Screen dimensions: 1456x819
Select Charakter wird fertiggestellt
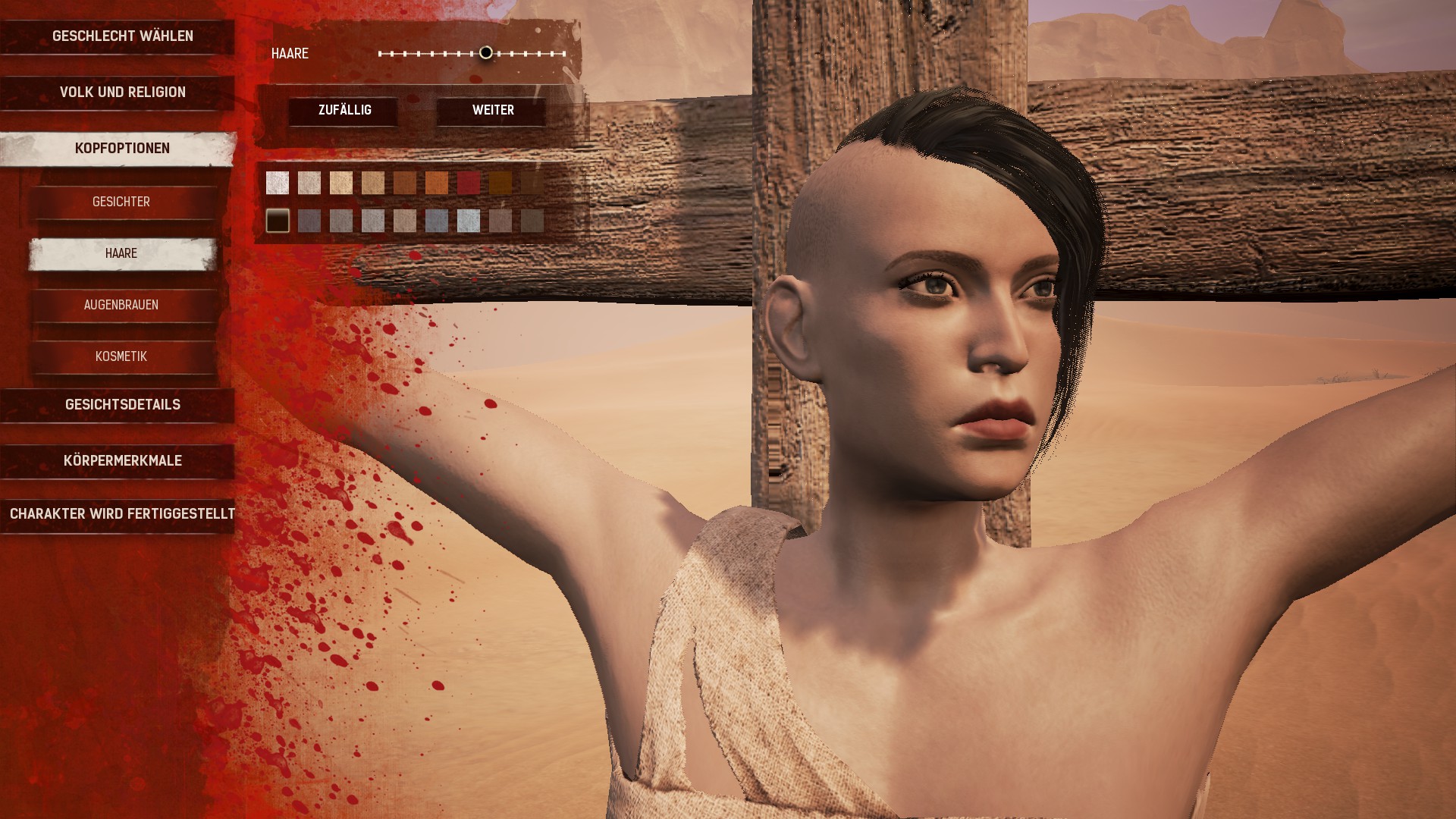122,514
